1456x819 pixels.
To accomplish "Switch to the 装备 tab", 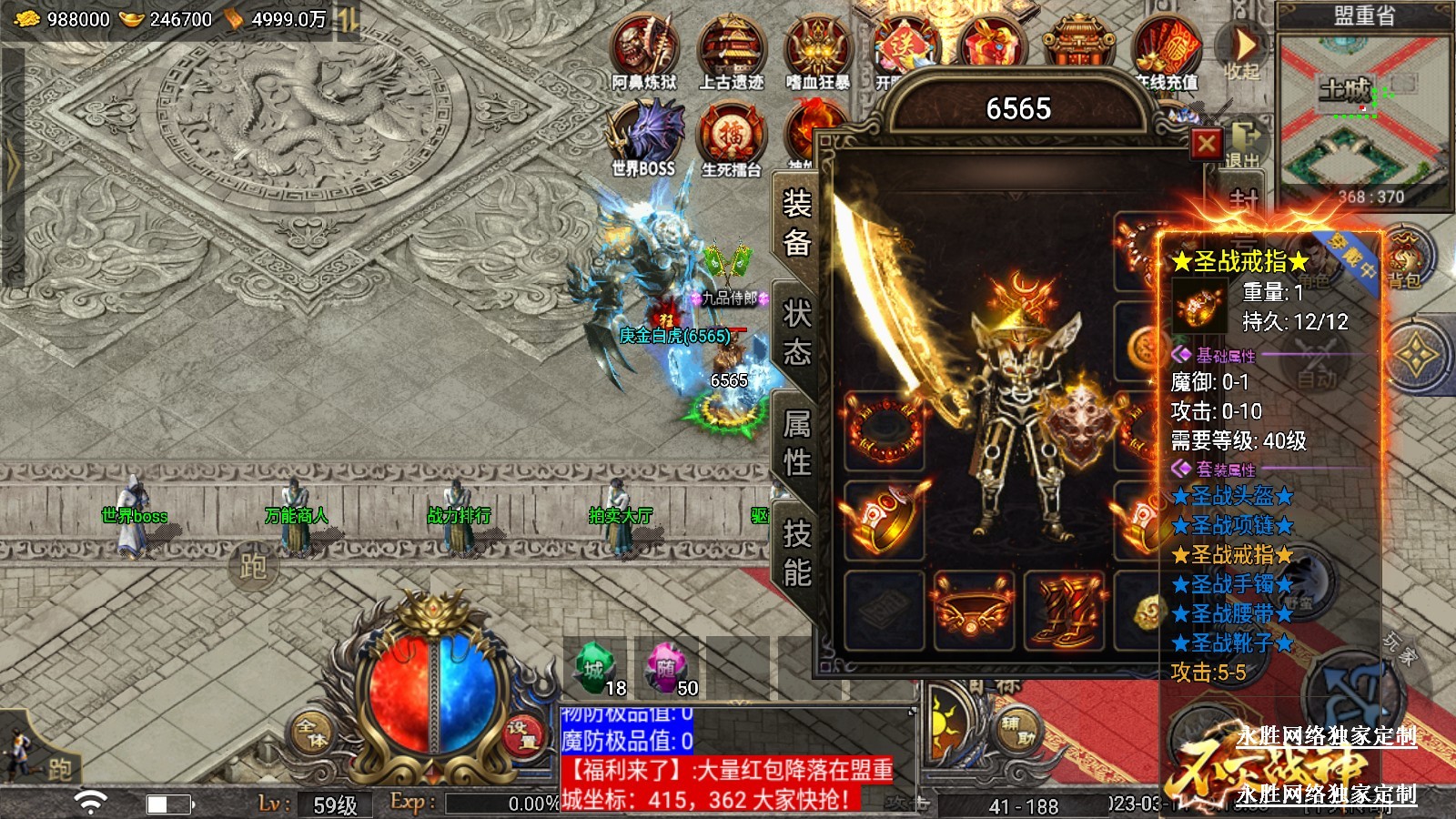I will 796,223.
